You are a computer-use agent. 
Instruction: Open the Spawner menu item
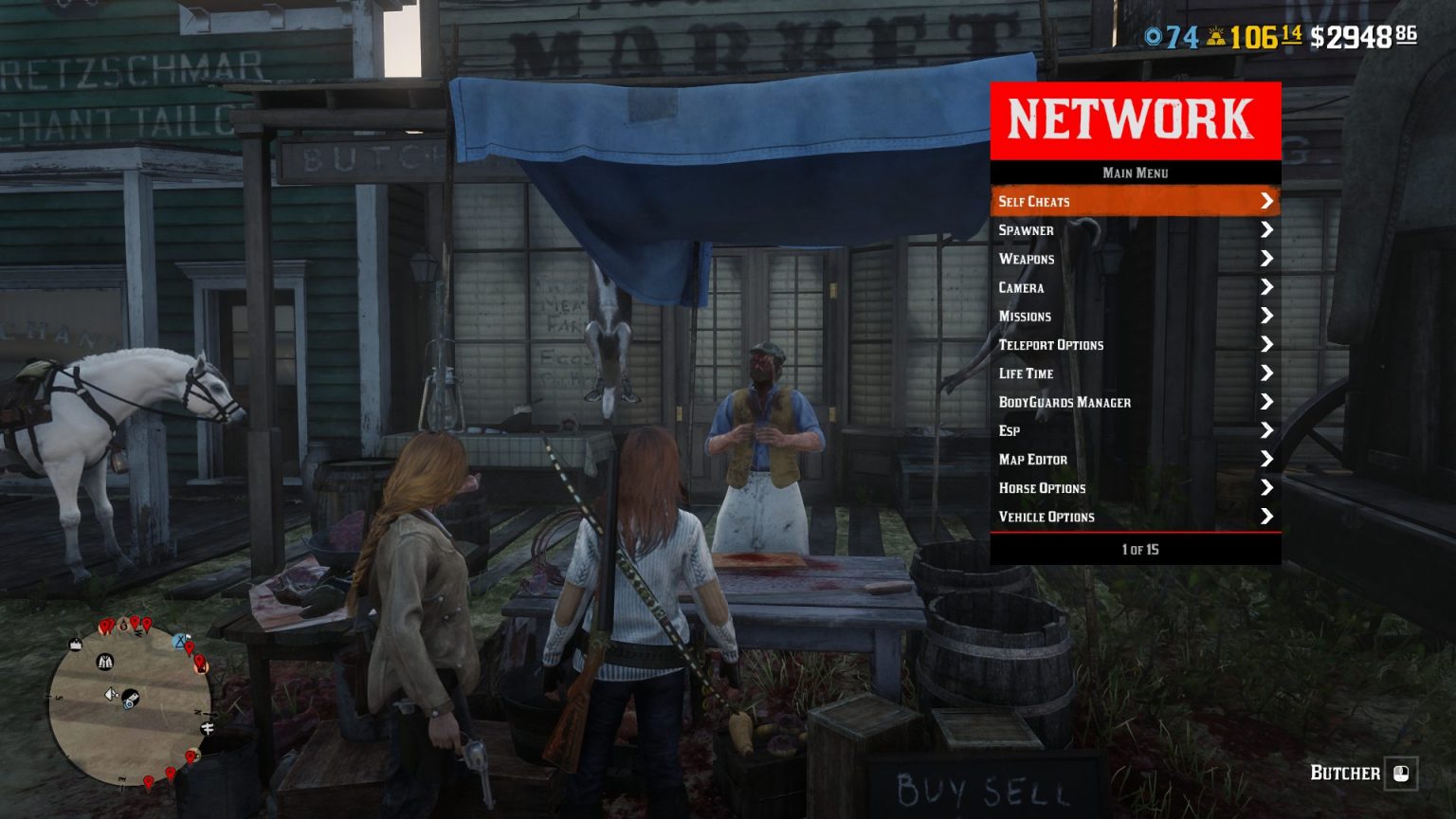tap(1027, 230)
